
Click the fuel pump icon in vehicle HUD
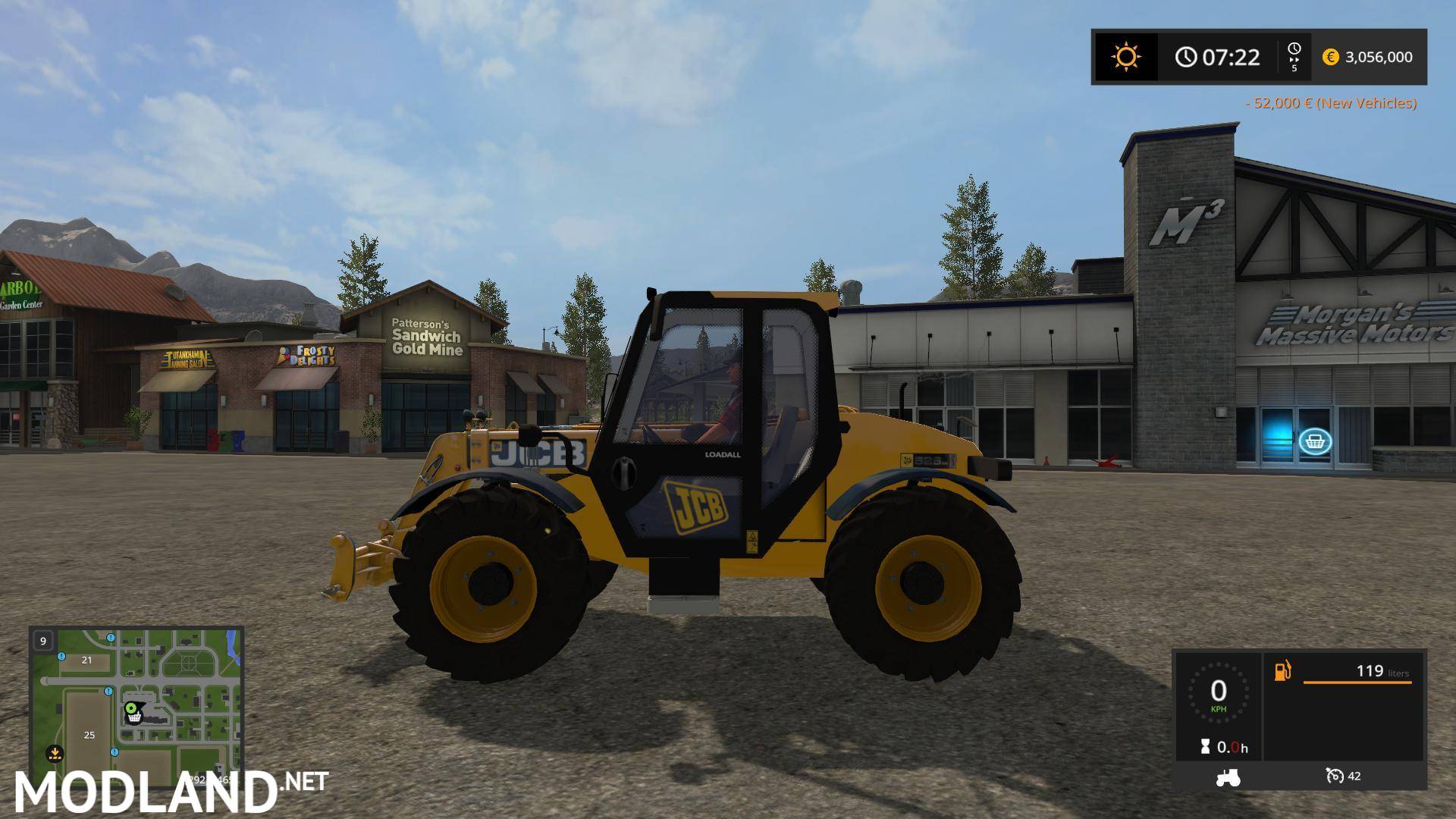[1284, 671]
